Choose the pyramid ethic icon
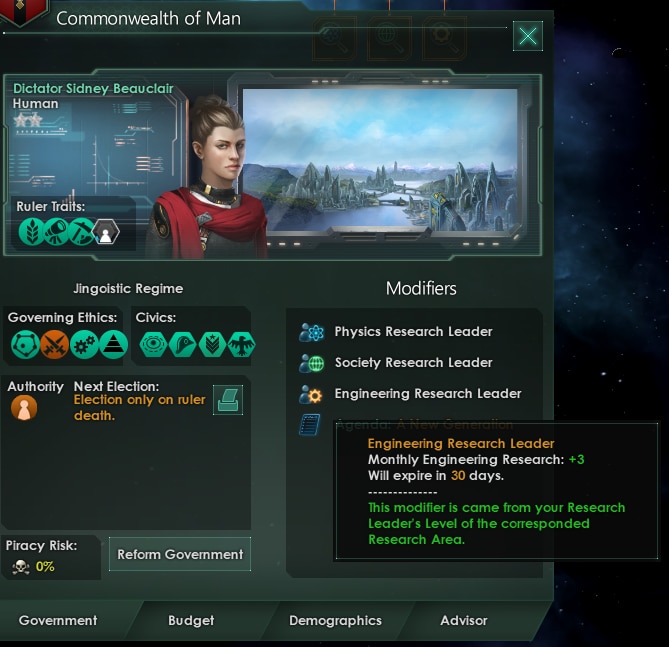 113,345
